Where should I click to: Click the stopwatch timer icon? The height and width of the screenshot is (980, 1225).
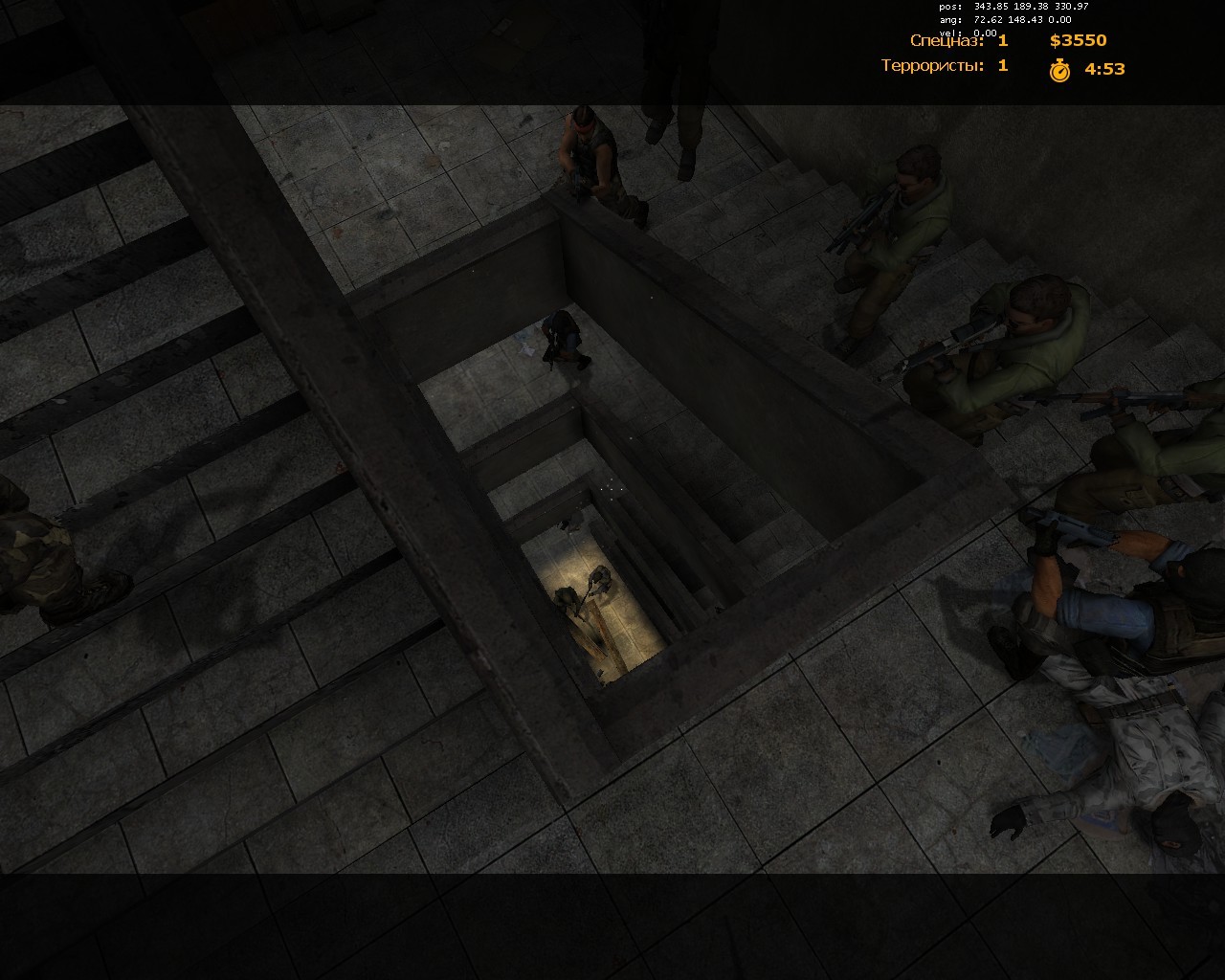[1058, 69]
